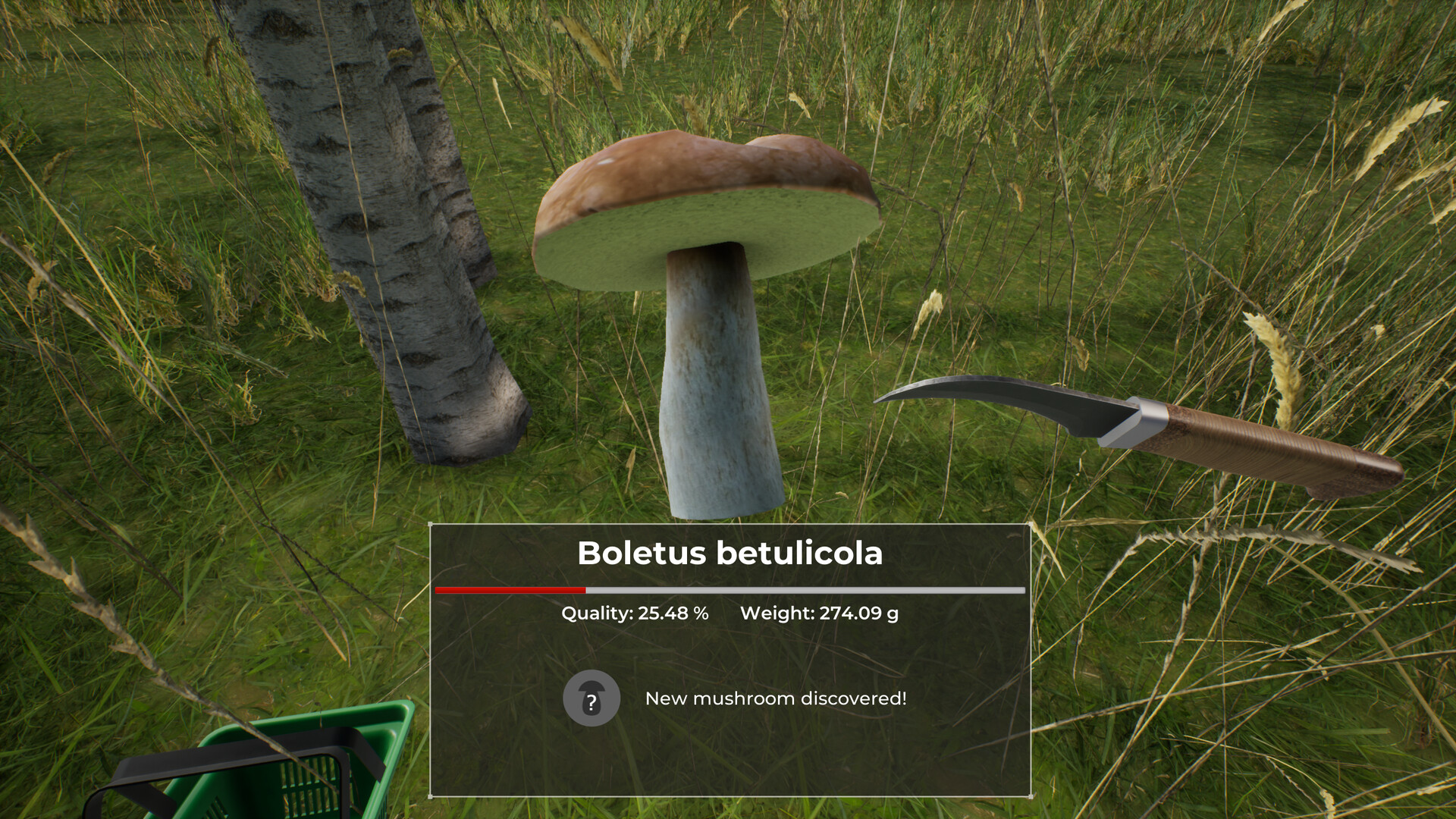Select the Boletus betulicola title text
The height and width of the screenshot is (819, 1456).
(730, 554)
